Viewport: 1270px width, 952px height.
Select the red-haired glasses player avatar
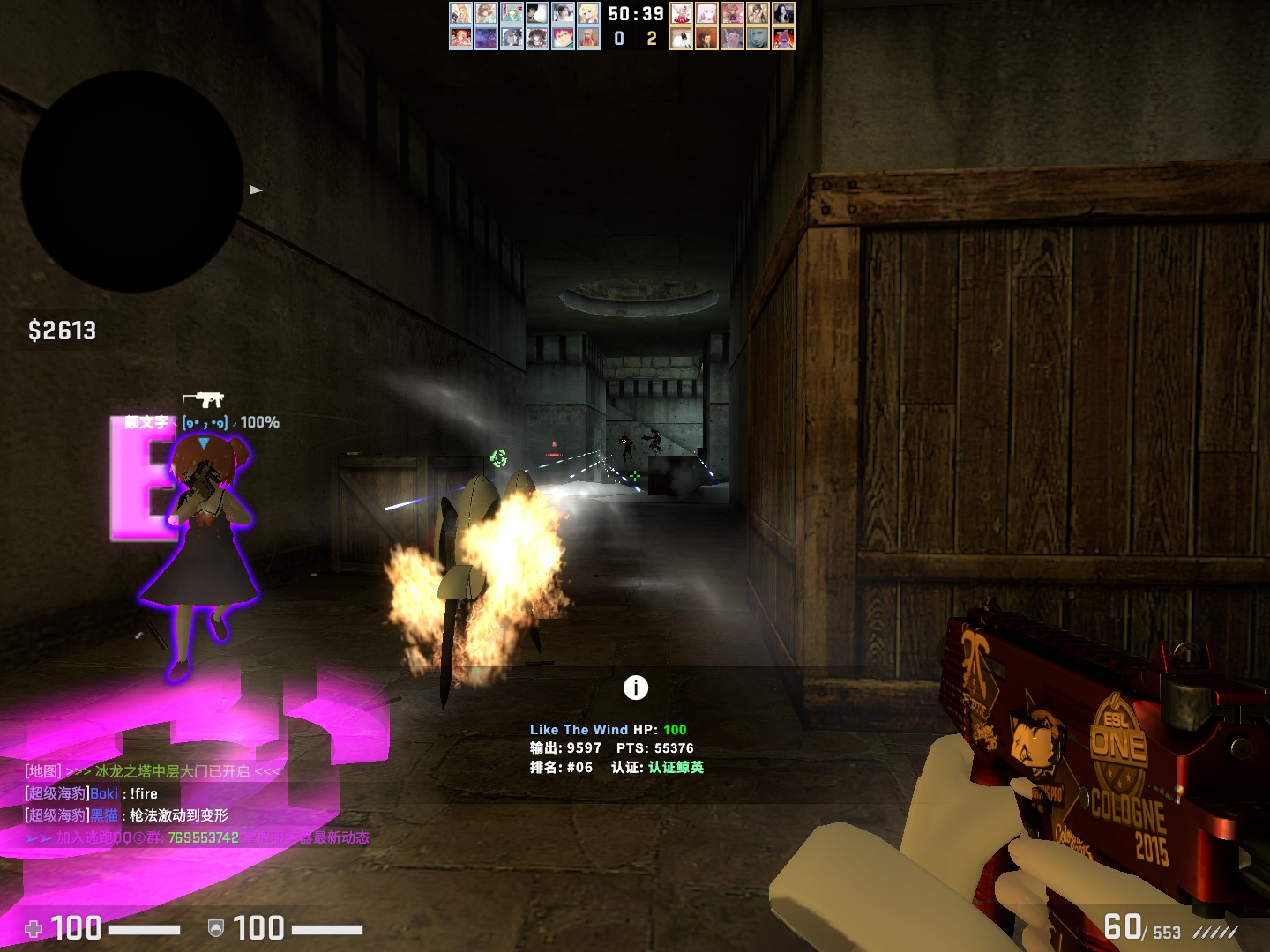[564, 39]
